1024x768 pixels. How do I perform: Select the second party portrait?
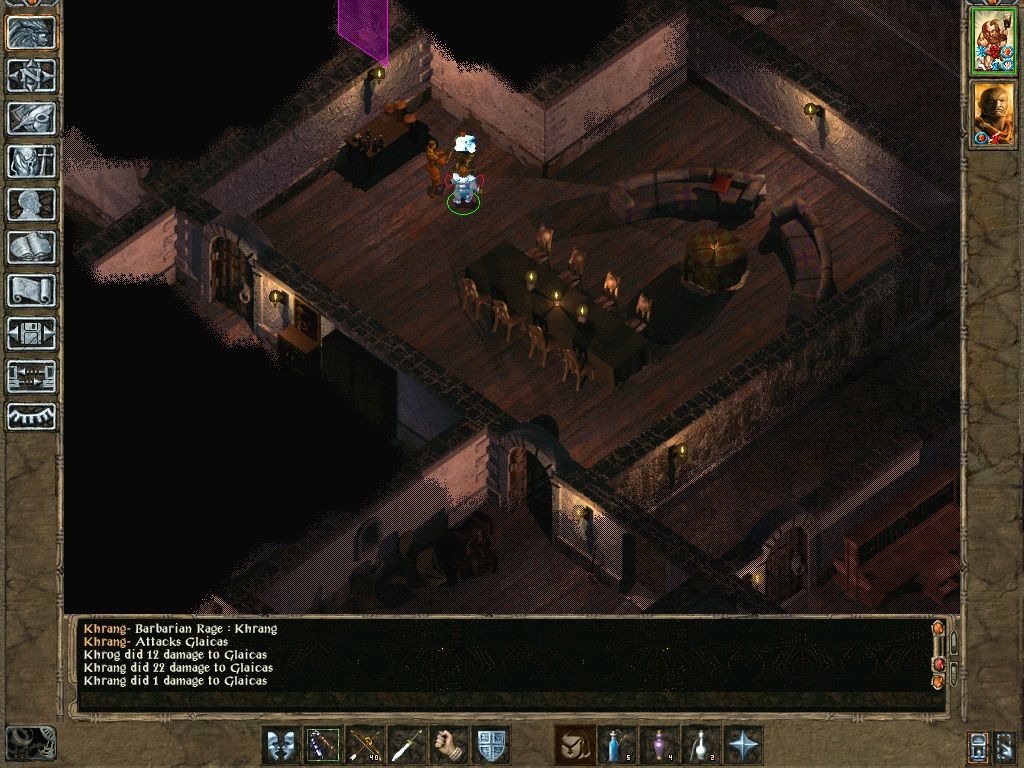pyautogui.click(x=992, y=112)
